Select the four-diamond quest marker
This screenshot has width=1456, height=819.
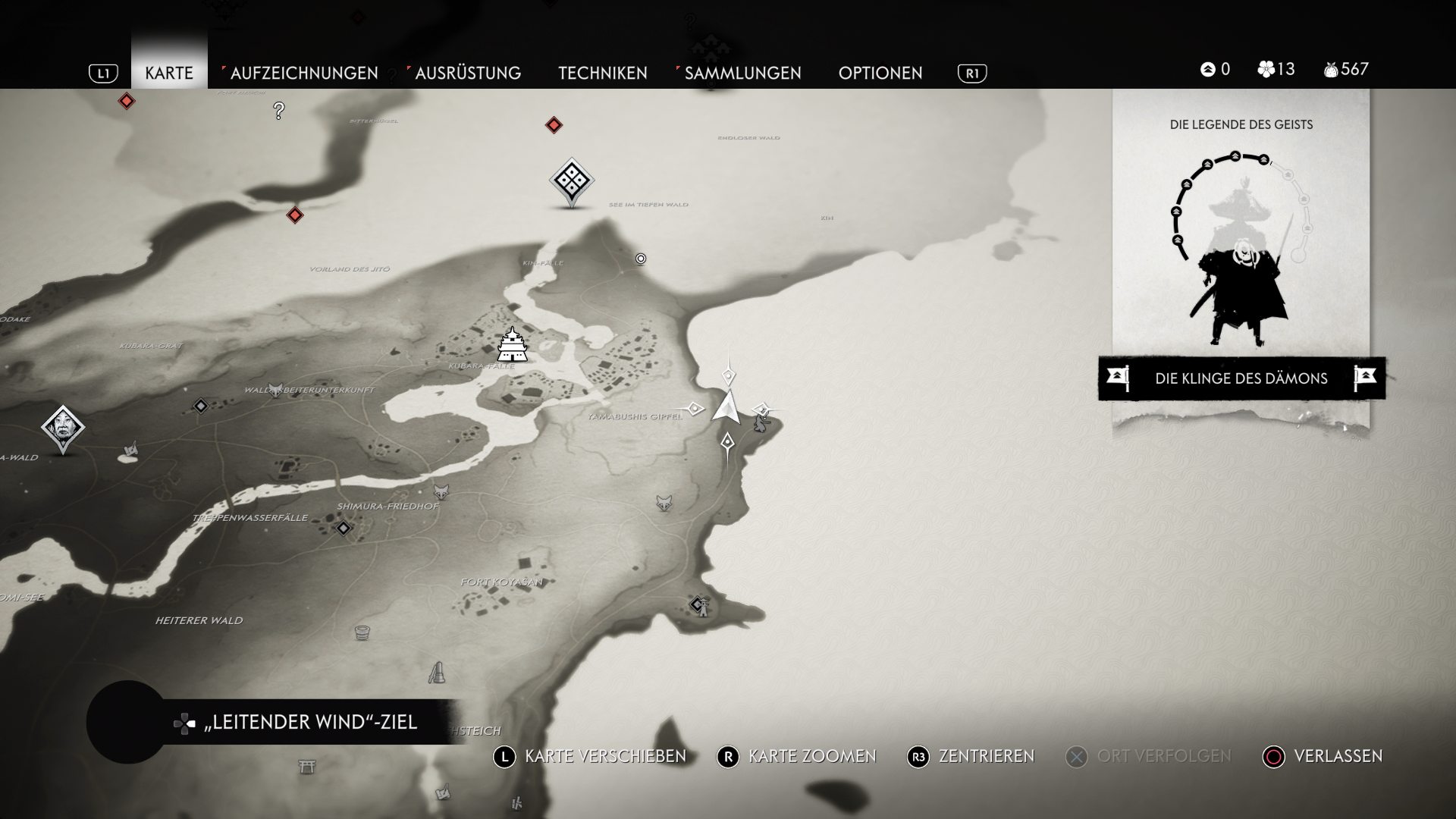coord(571,180)
